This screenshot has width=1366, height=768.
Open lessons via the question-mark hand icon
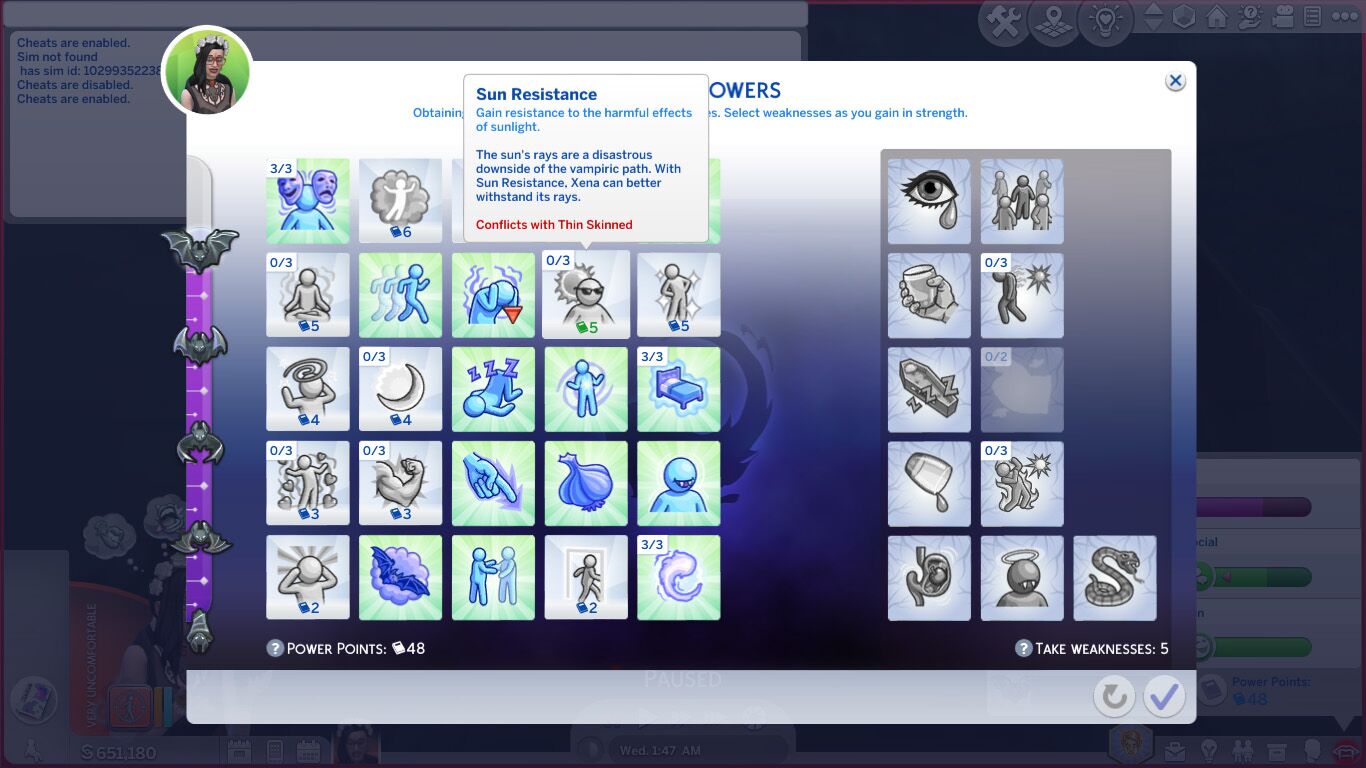pyautogui.click(x=1250, y=15)
